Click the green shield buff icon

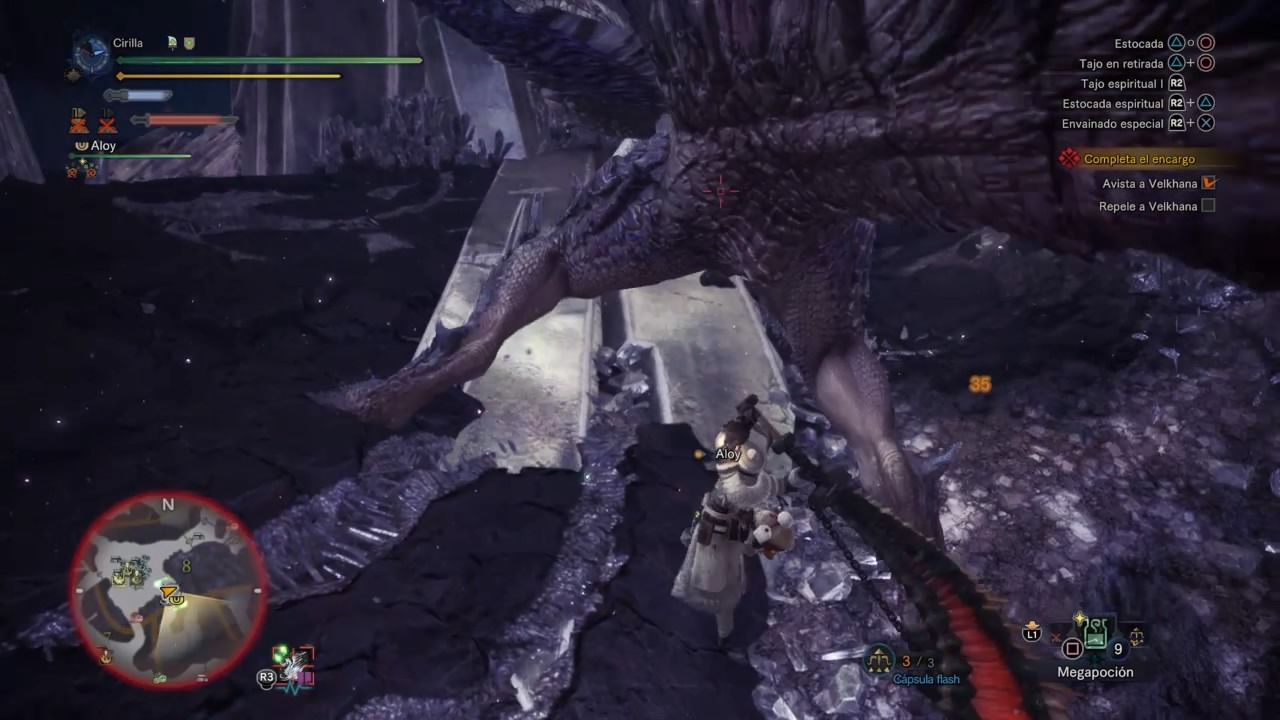[188, 43]
